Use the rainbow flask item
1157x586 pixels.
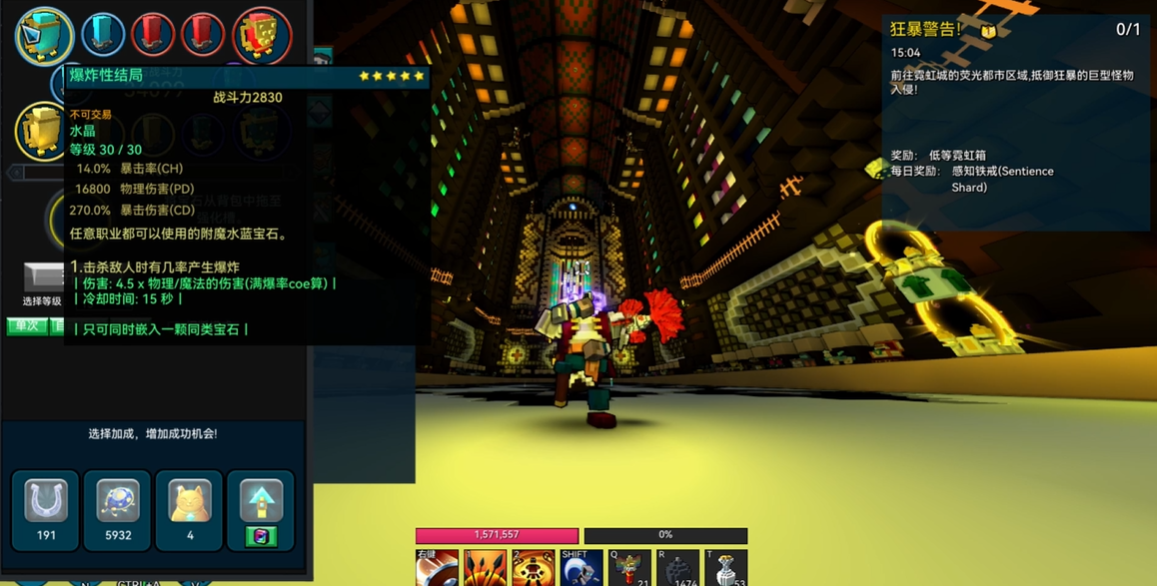point(629,569)
